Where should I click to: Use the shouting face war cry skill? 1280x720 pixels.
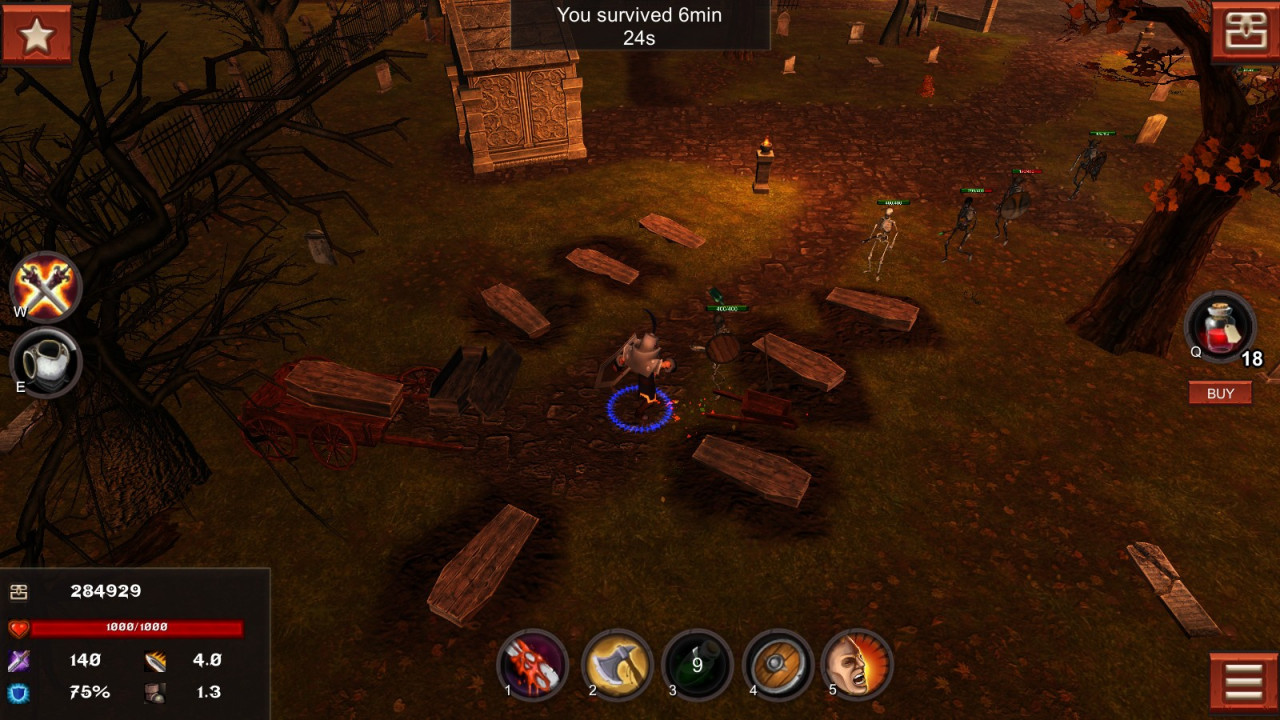(x=858, y=664)
